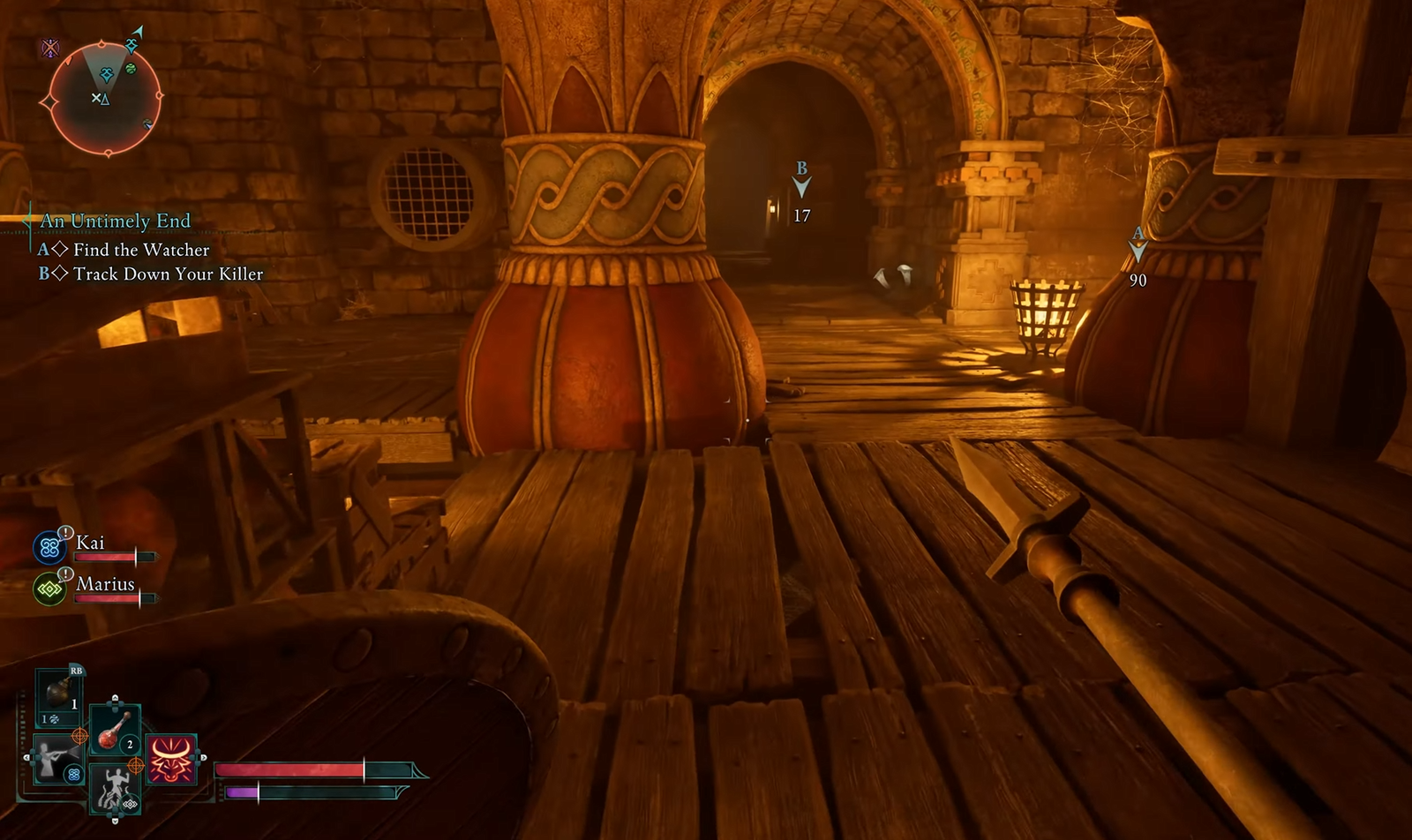Viewport: 1412px width, 840px height.
Task: Select Marius's green companion portrait icon
Action: click(x=49, y=589)
